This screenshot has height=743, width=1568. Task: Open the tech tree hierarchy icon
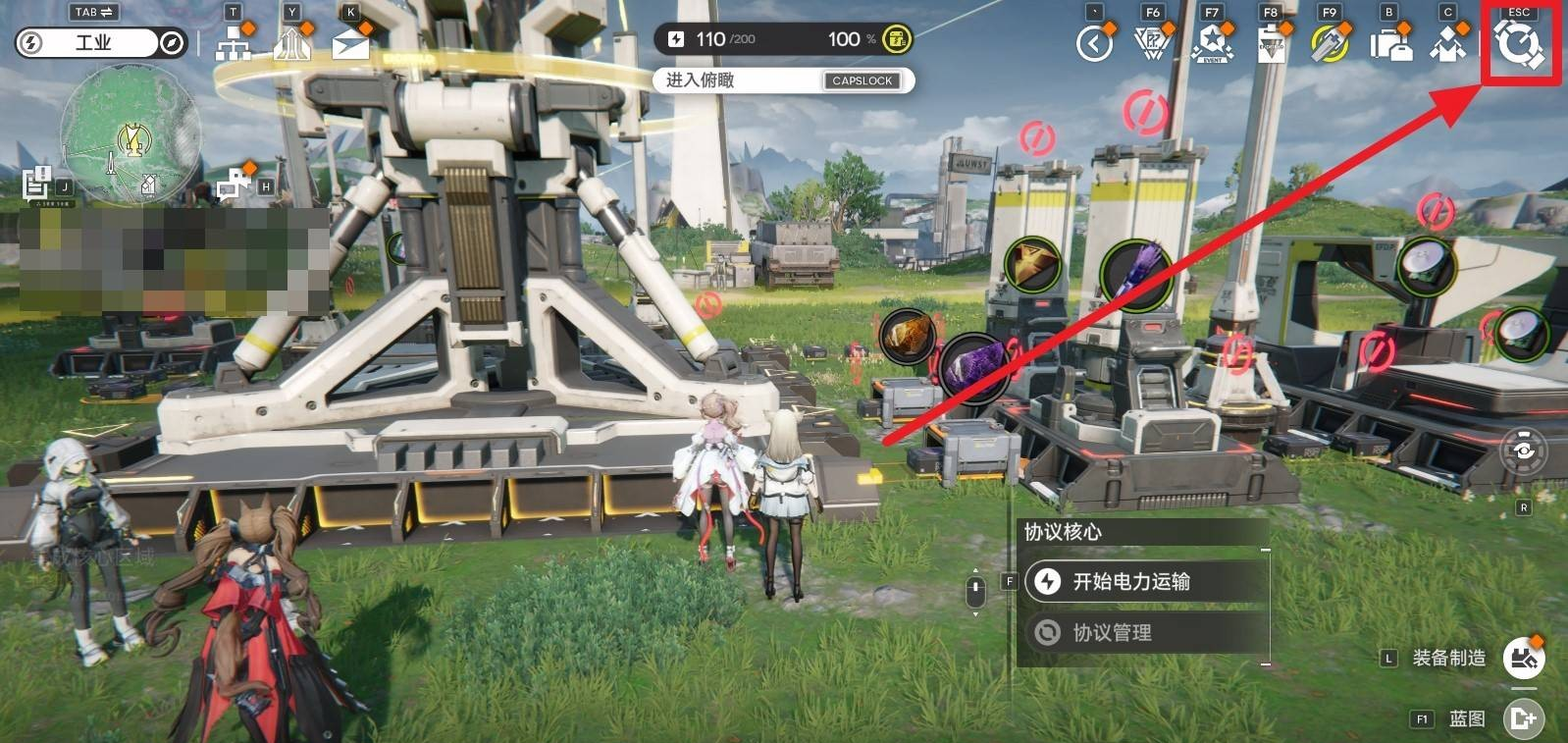tap(233, 44)
